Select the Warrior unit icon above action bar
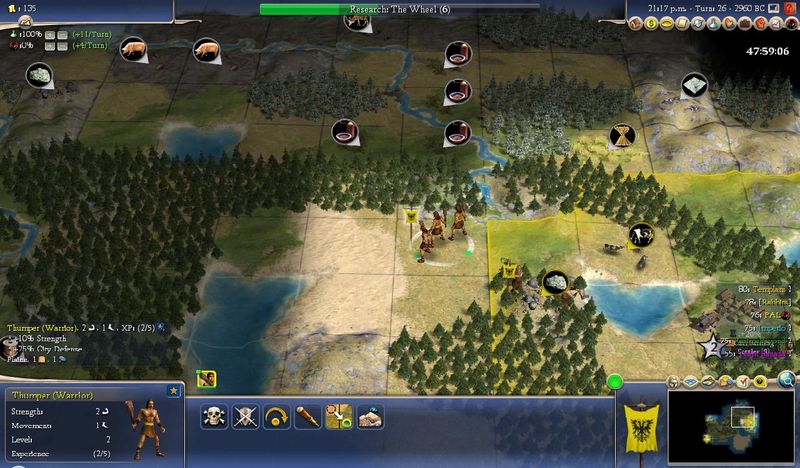800x468 pixels. 208,379
